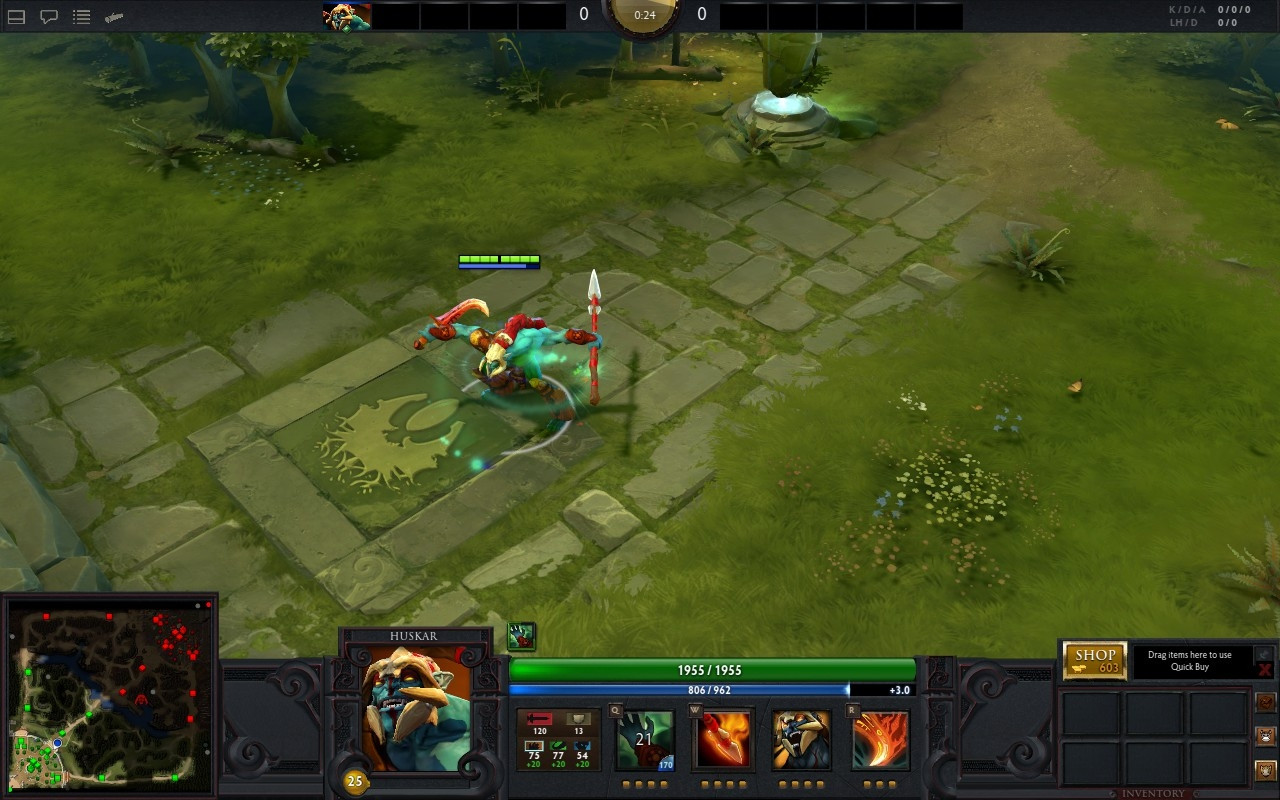
Task: Cast the Life Break ultimate
Action: pos(880,740)
